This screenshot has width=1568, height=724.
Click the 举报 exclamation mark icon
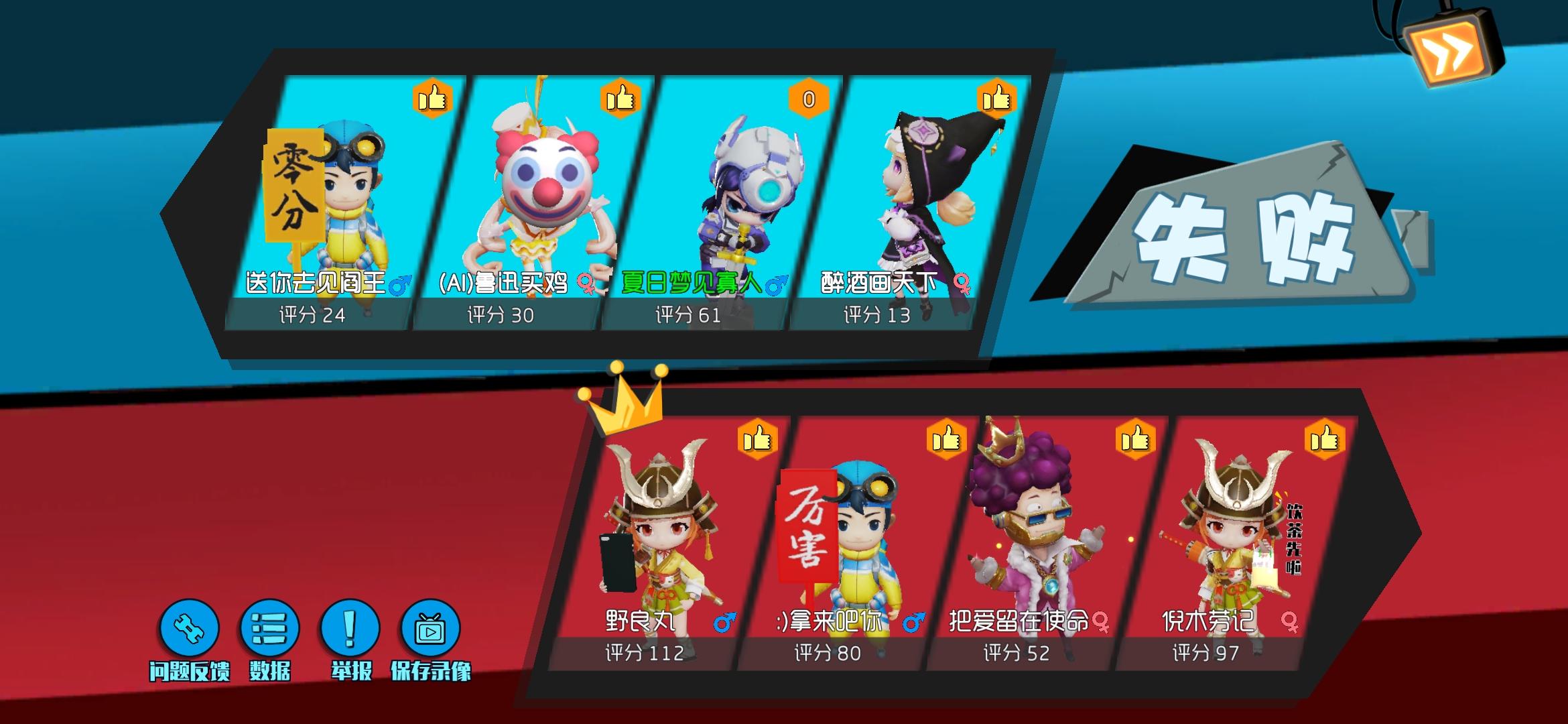pos(350,629)
